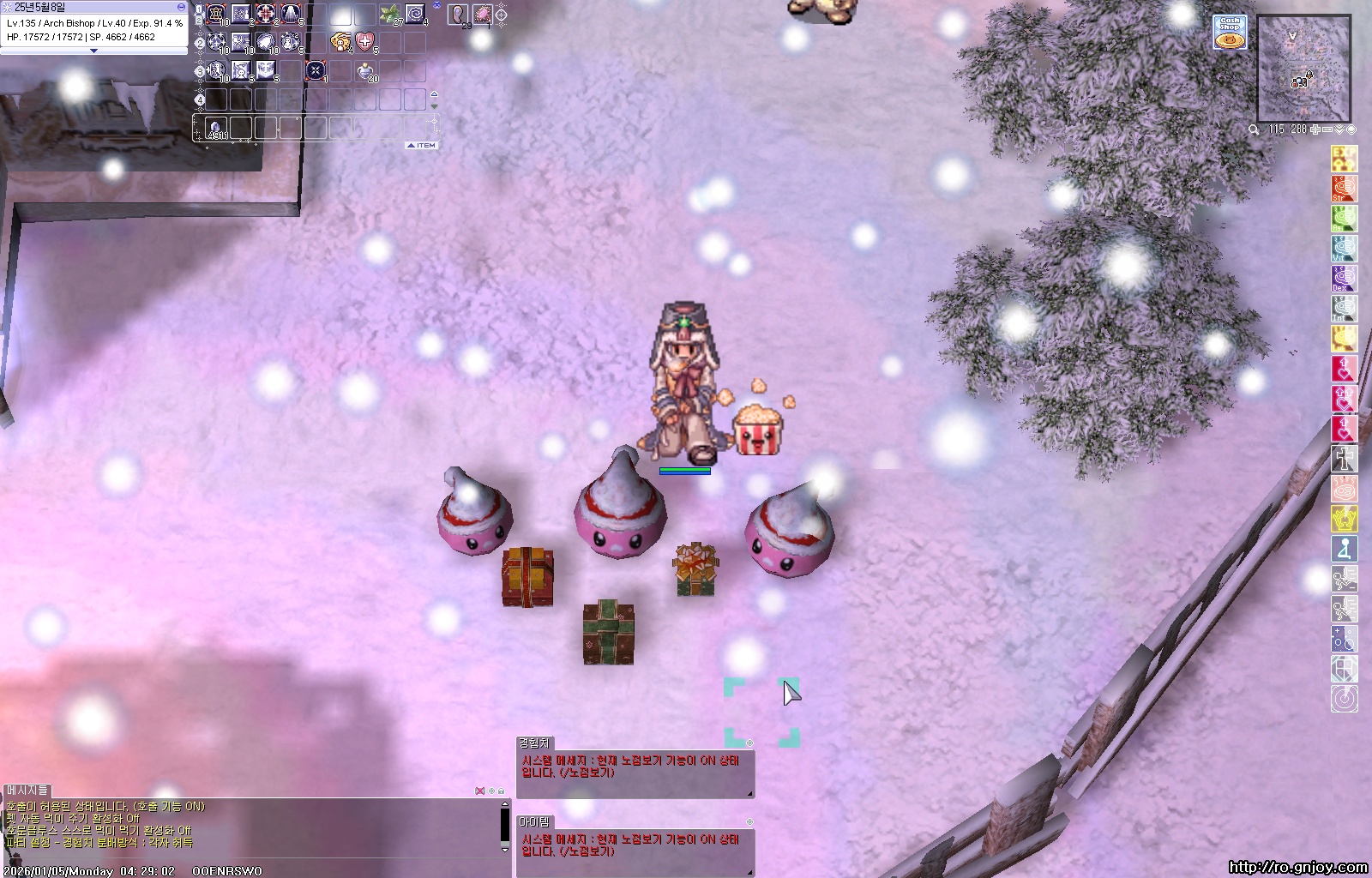Collapse the character status info panel arrow
Screen dimensions: 1372x878
click(93, 51)
